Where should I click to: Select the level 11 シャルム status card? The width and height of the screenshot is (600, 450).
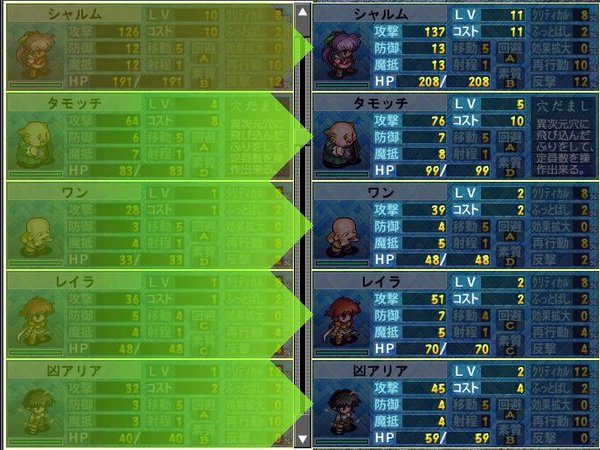[453, 47]
